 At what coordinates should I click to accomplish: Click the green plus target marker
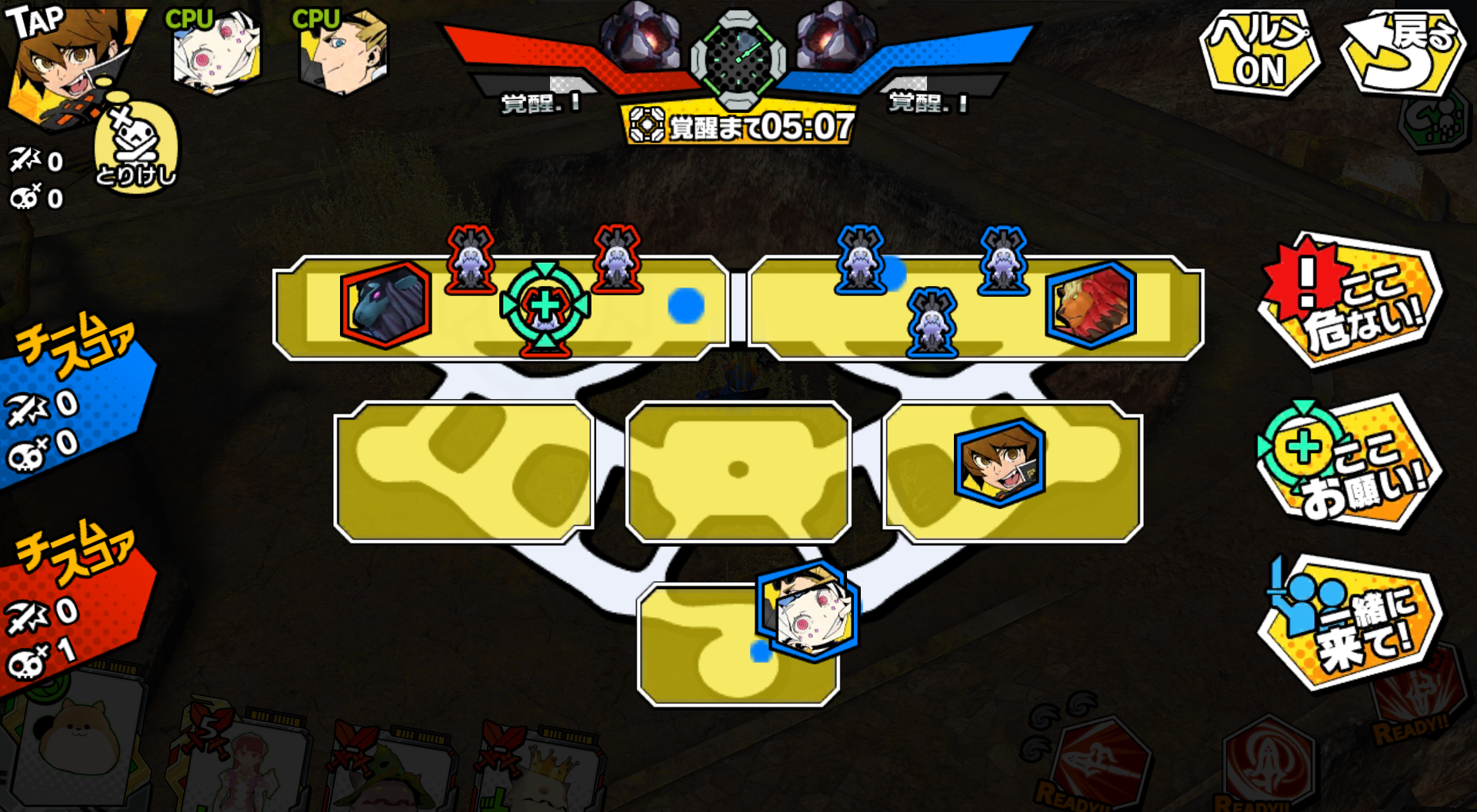pyautogui.click(x=545, y=306)
